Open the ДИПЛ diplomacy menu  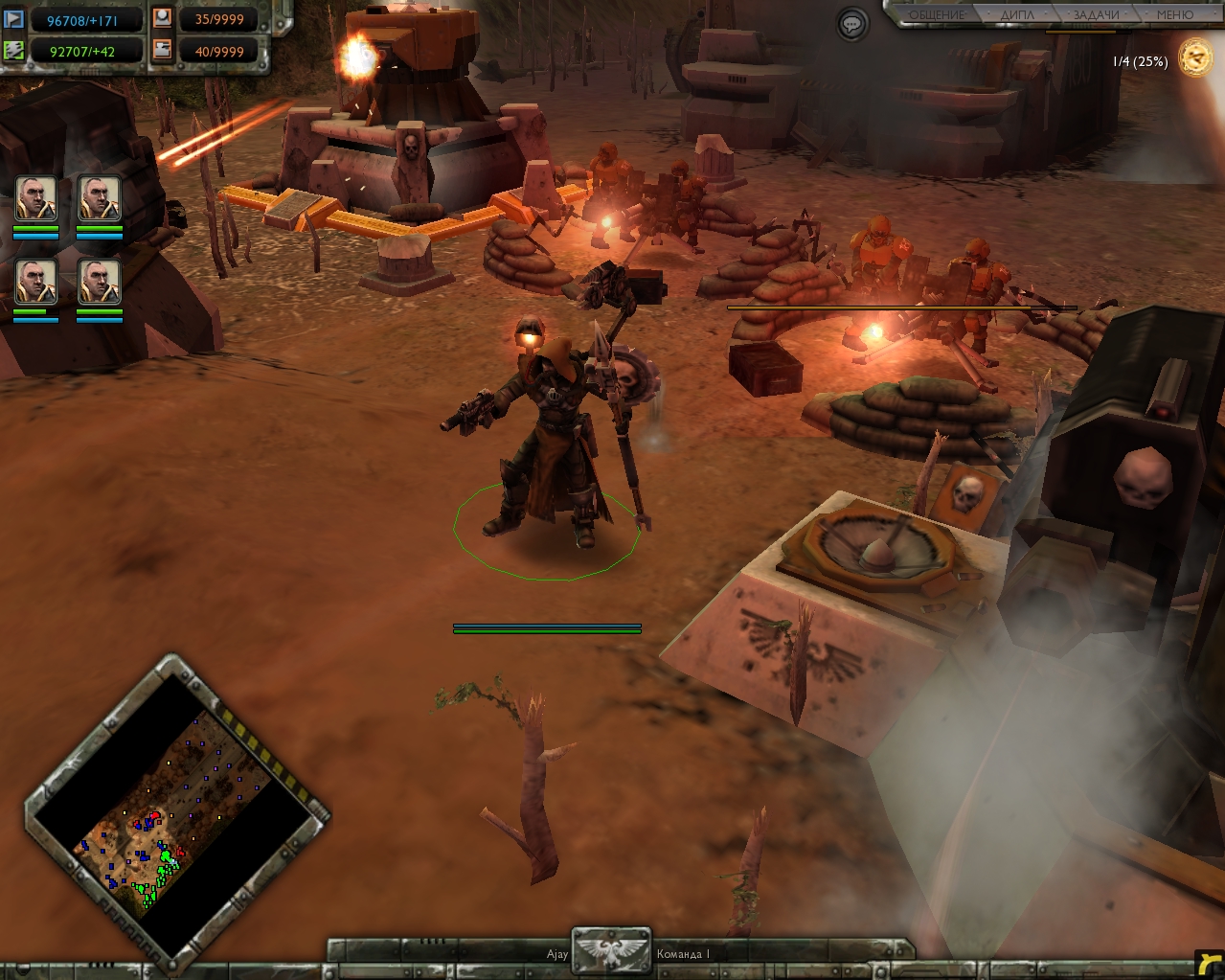(x=1017, y=14)
